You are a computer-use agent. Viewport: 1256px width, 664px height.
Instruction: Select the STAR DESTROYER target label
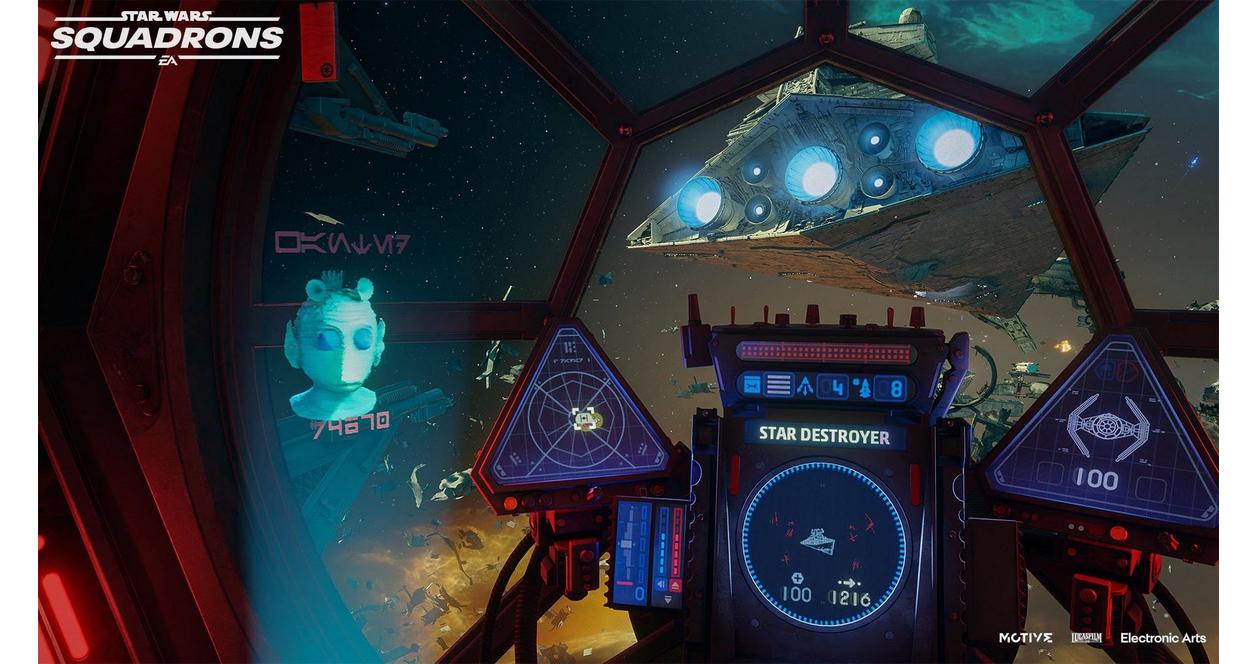(x=823, y=434)
